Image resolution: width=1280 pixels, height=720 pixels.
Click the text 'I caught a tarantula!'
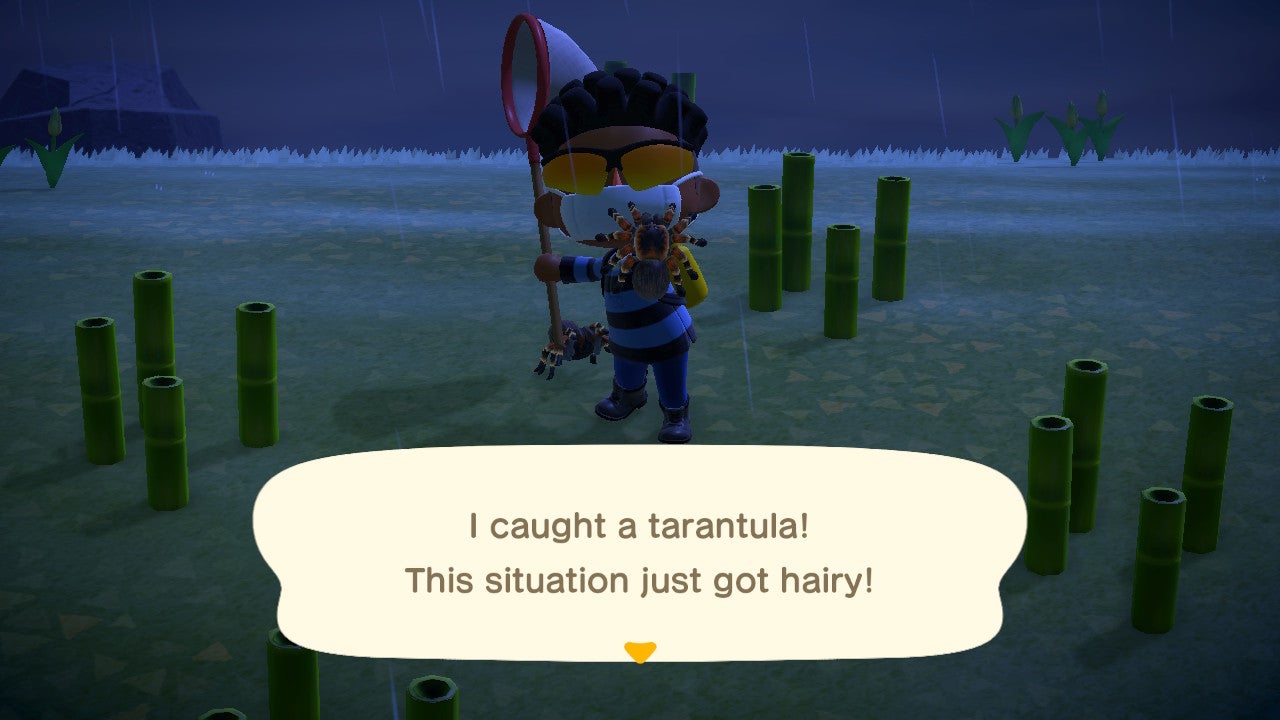point(640,525)
